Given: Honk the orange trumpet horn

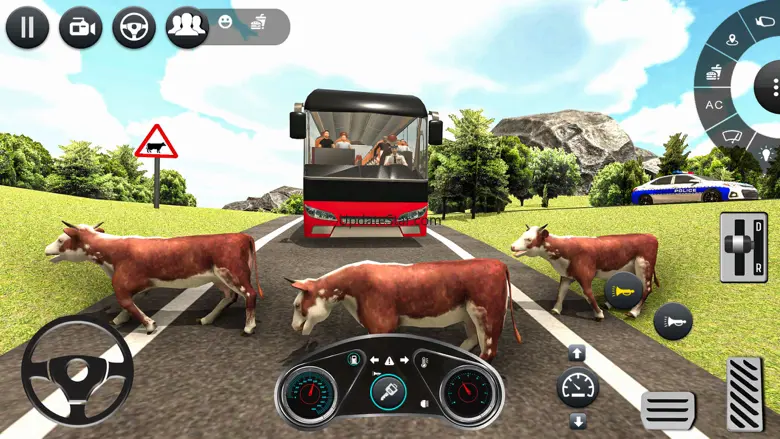Looking at the screenshot, I should point(622,291).
